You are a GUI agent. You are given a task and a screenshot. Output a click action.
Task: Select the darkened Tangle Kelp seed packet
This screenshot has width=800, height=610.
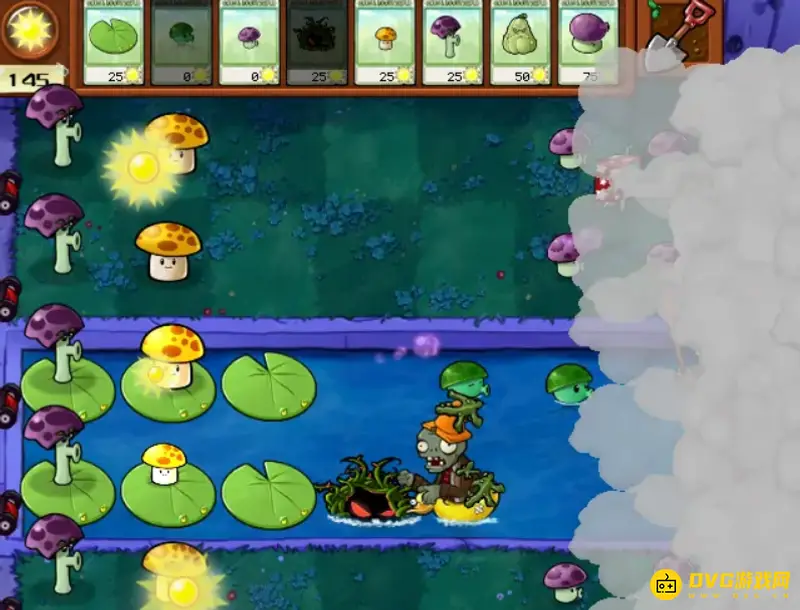coord(317,40)
